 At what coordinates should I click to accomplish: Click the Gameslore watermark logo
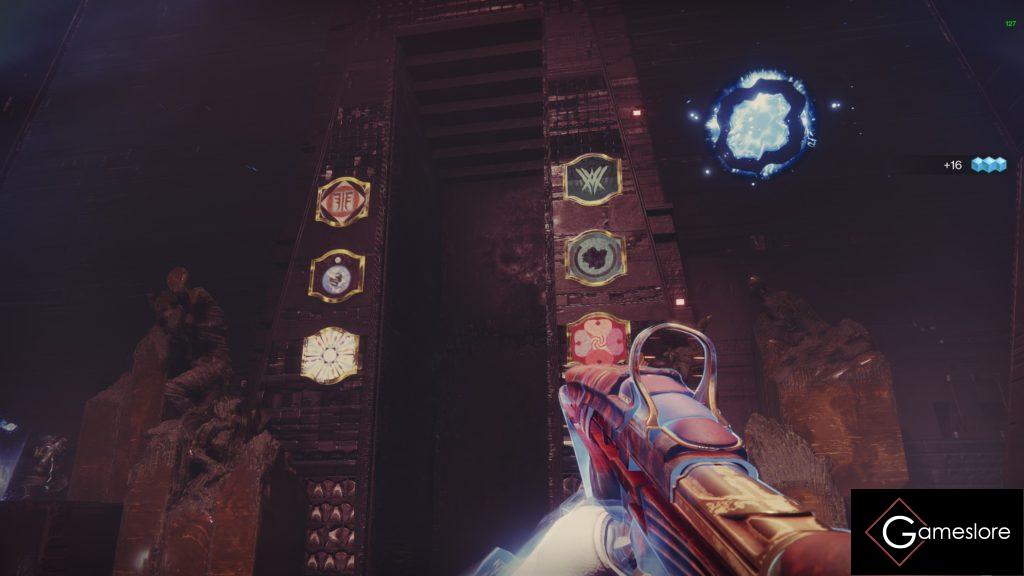point(937,532)
